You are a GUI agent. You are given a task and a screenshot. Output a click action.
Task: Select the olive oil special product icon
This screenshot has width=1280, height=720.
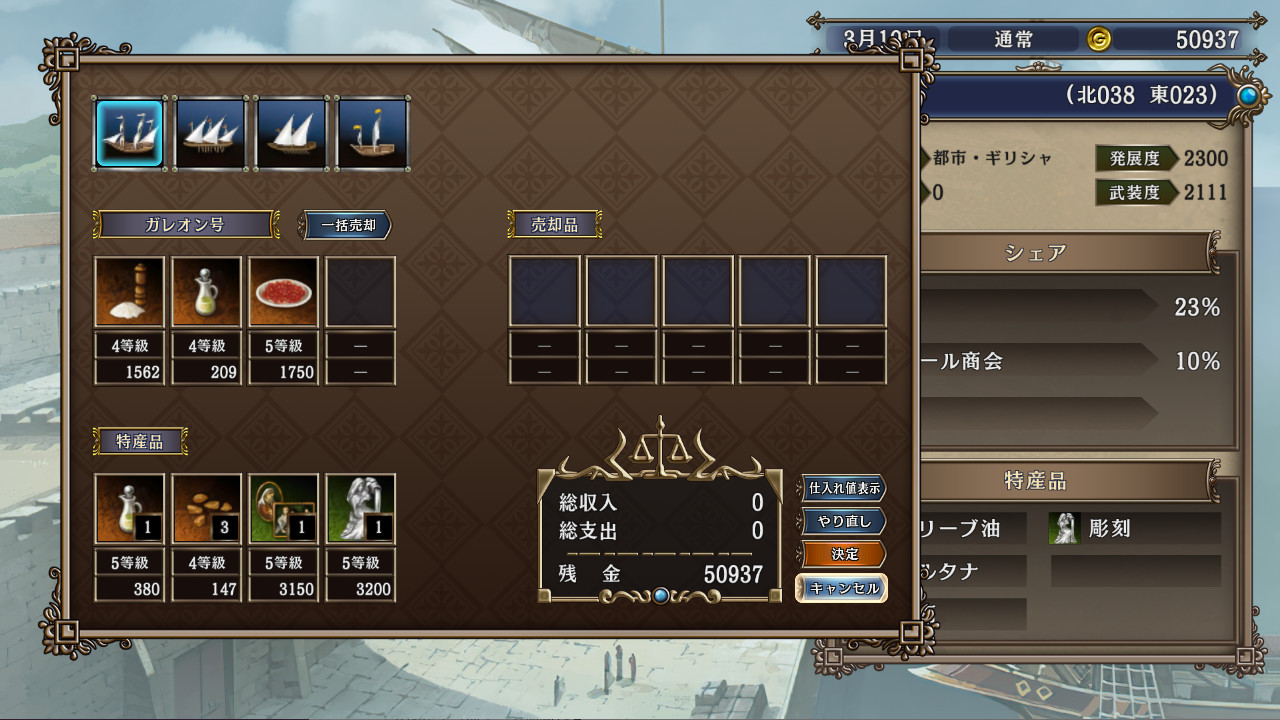click(129, 509)
